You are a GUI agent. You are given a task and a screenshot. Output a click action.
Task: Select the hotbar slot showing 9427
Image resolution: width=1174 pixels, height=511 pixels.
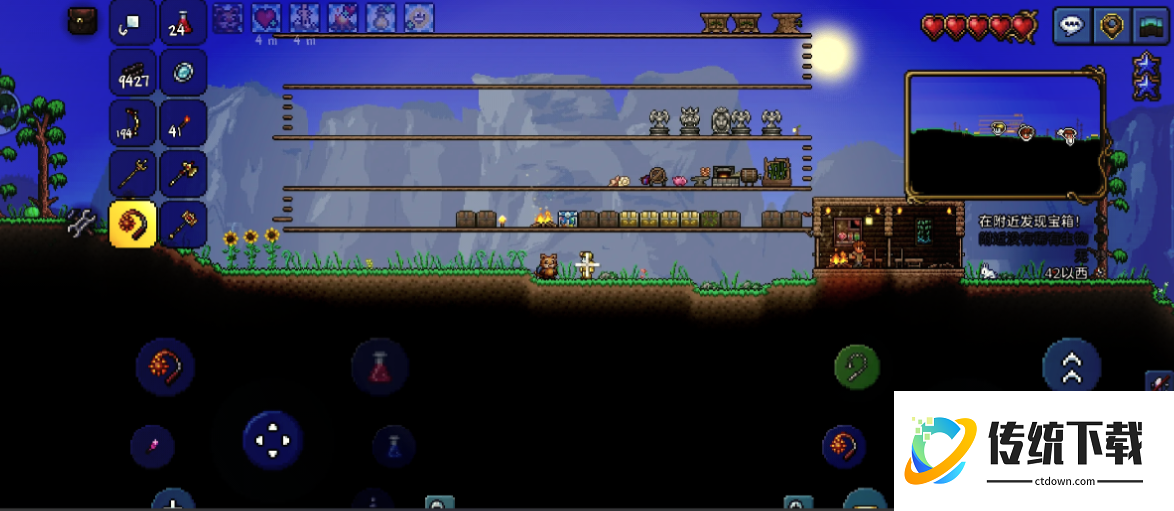(133, 73)
